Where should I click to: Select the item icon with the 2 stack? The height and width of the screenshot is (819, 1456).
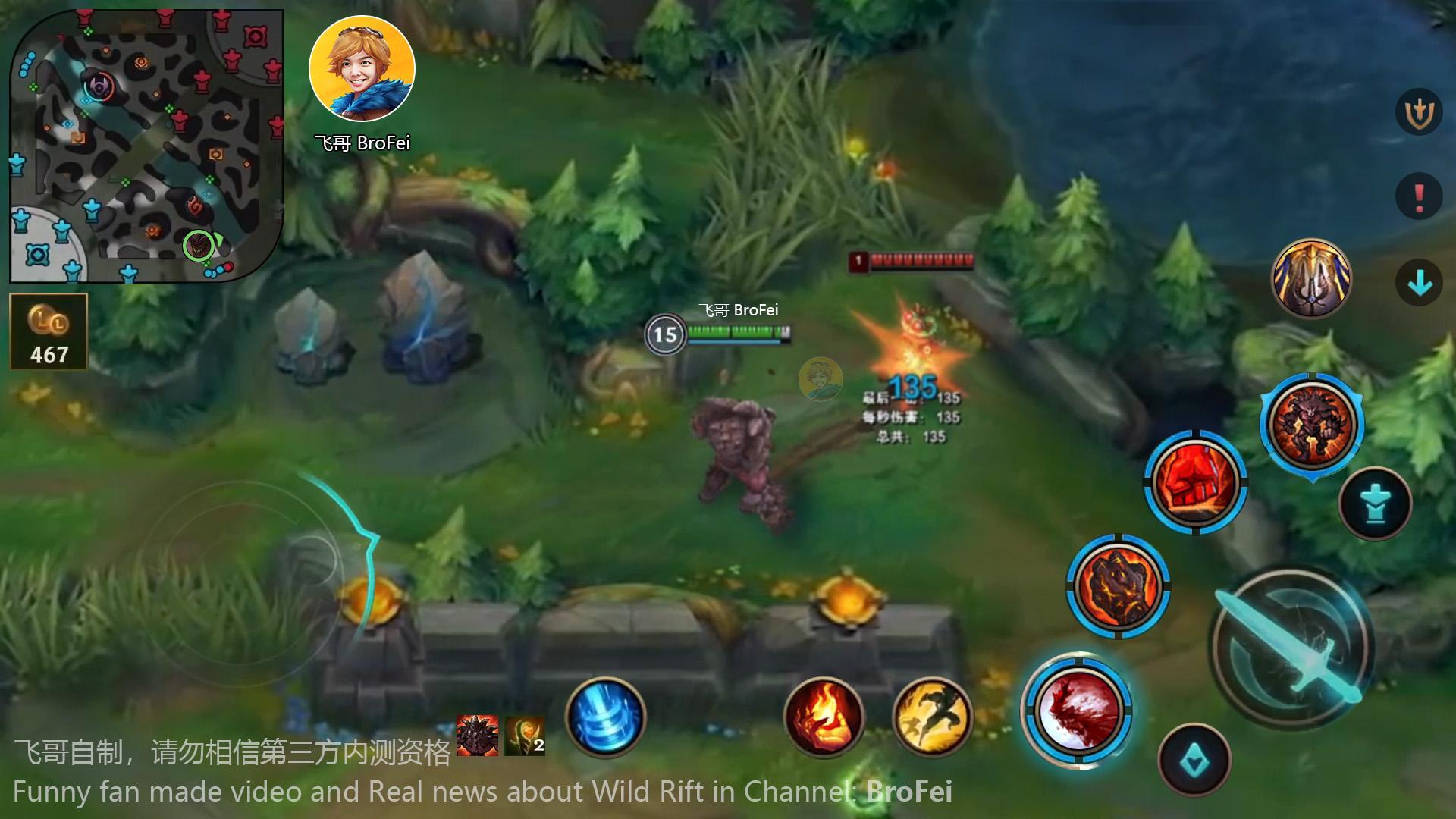(x=525, y=736)
